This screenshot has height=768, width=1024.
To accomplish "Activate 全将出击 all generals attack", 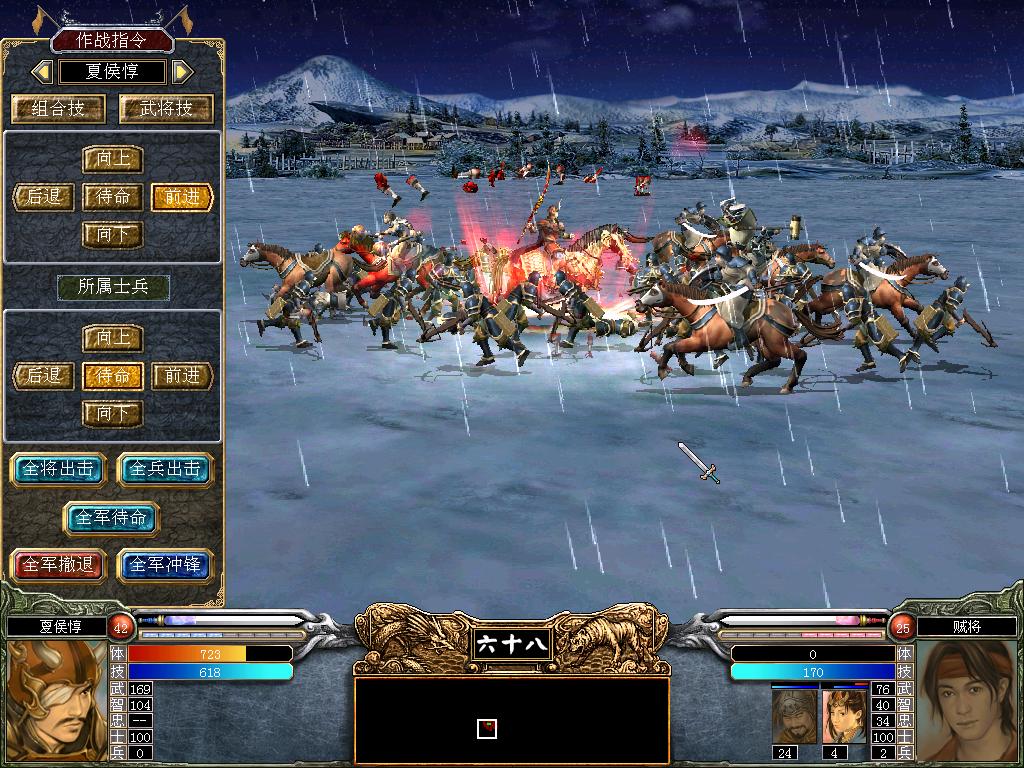I will coord(58,469).
